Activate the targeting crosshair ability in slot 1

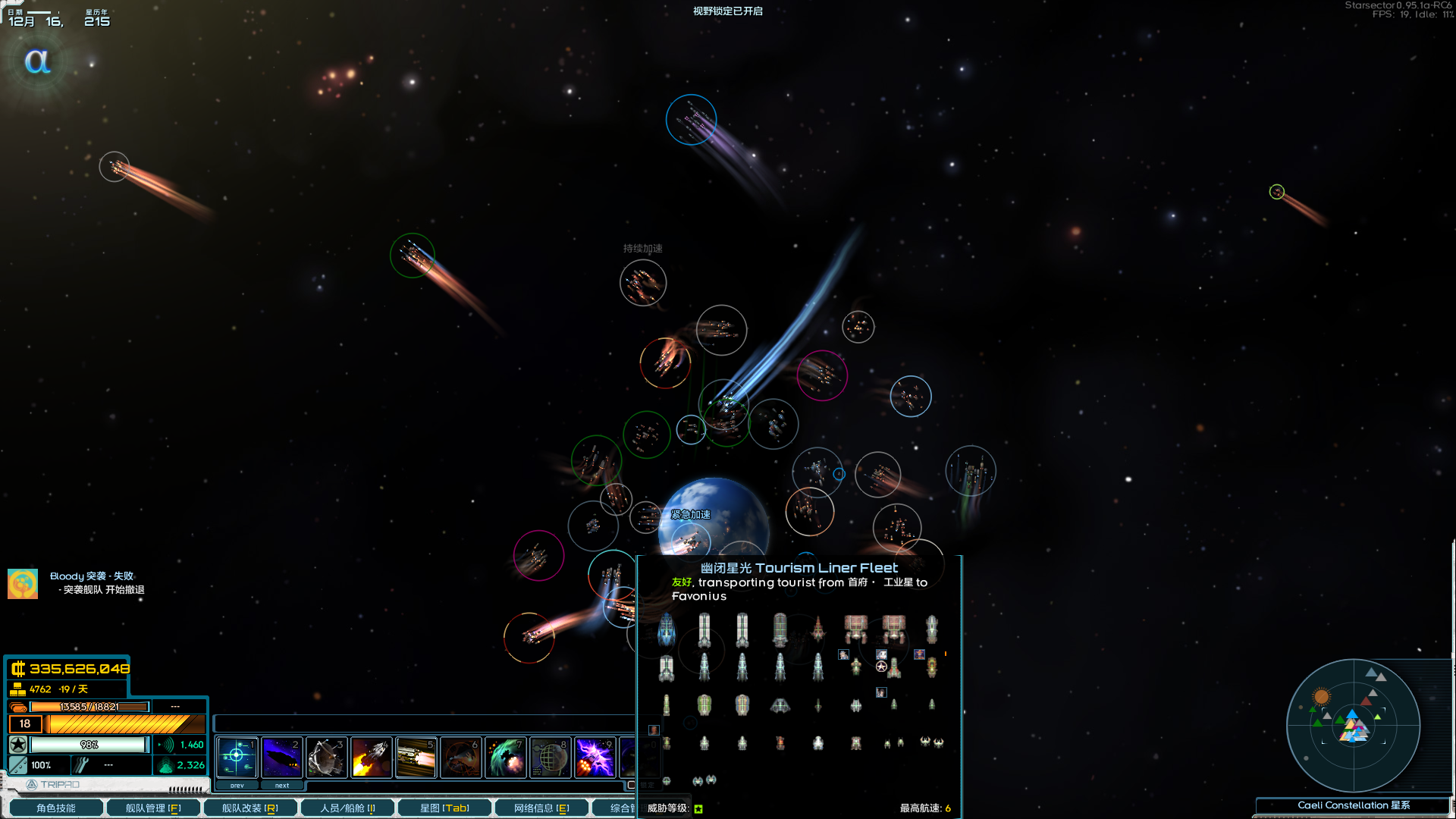coord(237,756)
